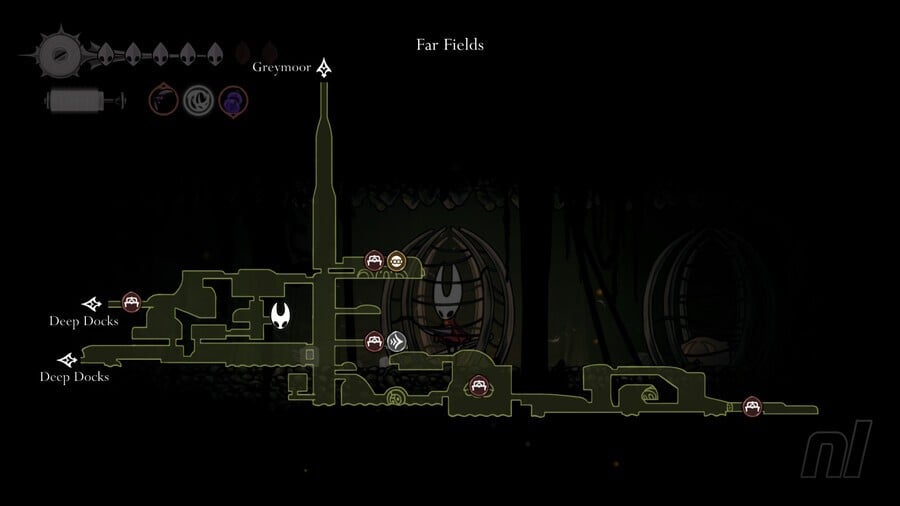Viewport: 900px width, 506px height.
Task: Select the yellow mask vendor marker
Action: [396, 262]
